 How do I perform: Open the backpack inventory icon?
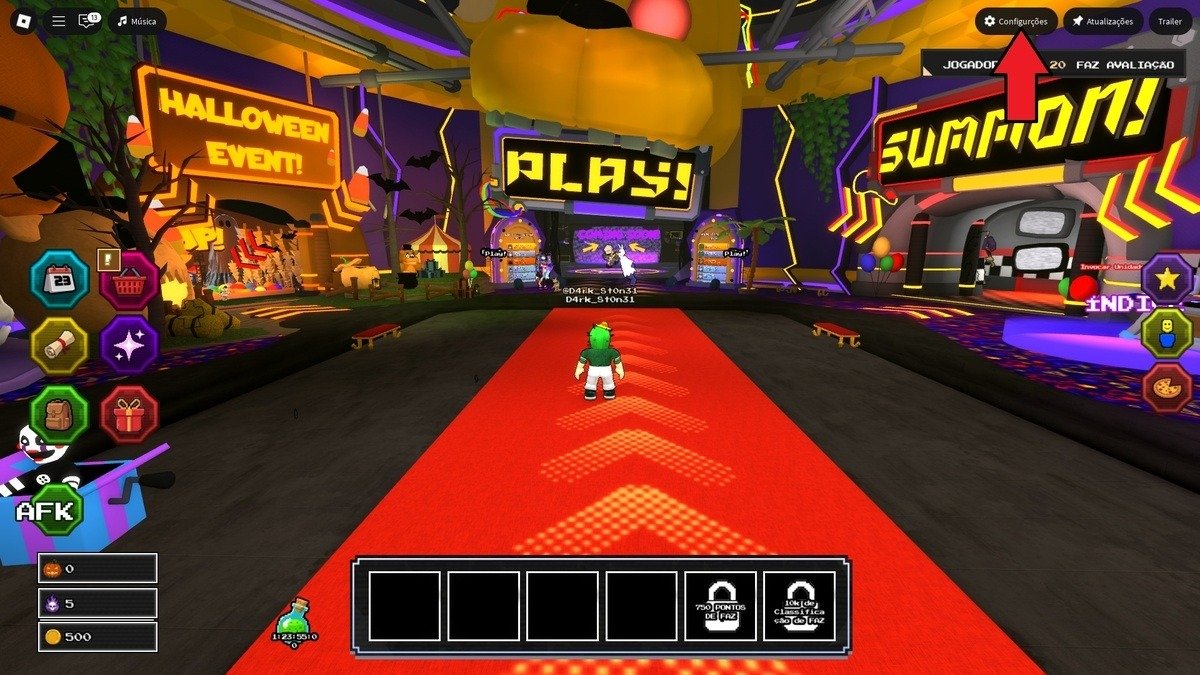[x=60, y=414]
